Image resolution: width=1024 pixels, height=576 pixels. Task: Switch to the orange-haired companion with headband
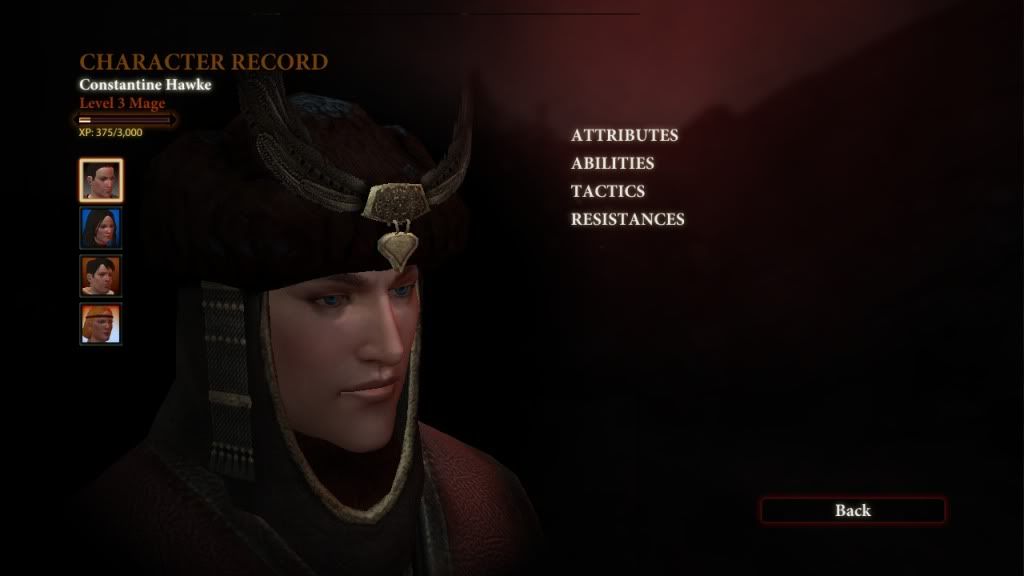101,324
